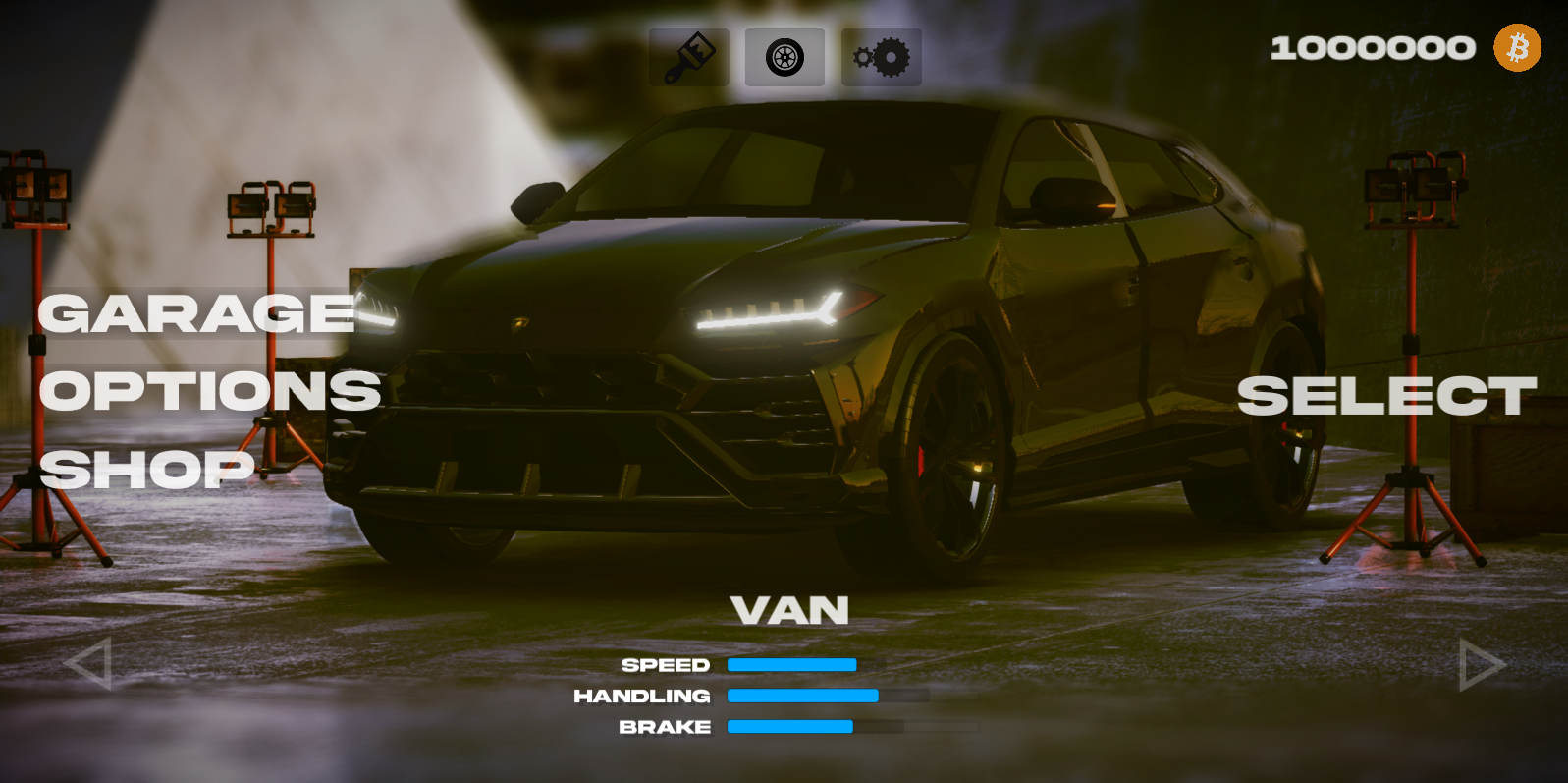Enter the Shop
Viewport: 1568px width, 783px height.
click(x=147, y=469)
